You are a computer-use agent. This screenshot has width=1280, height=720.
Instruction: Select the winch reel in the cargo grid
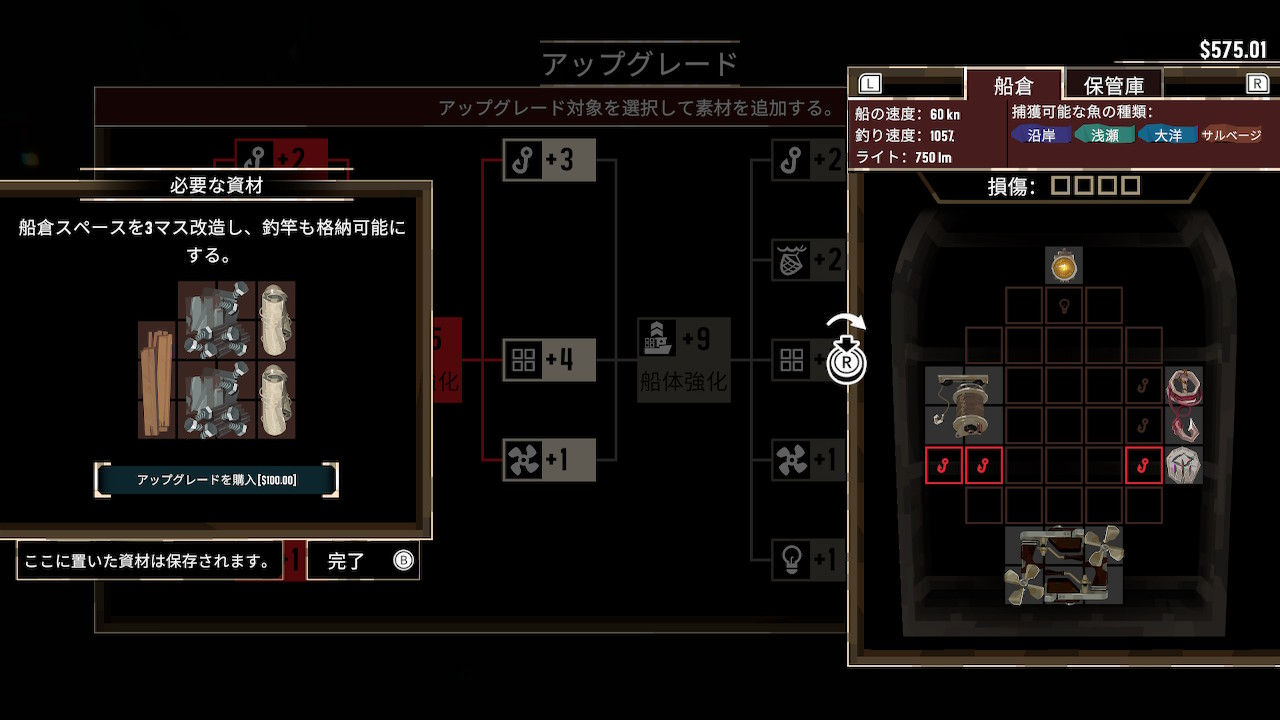tap(963, 404)
